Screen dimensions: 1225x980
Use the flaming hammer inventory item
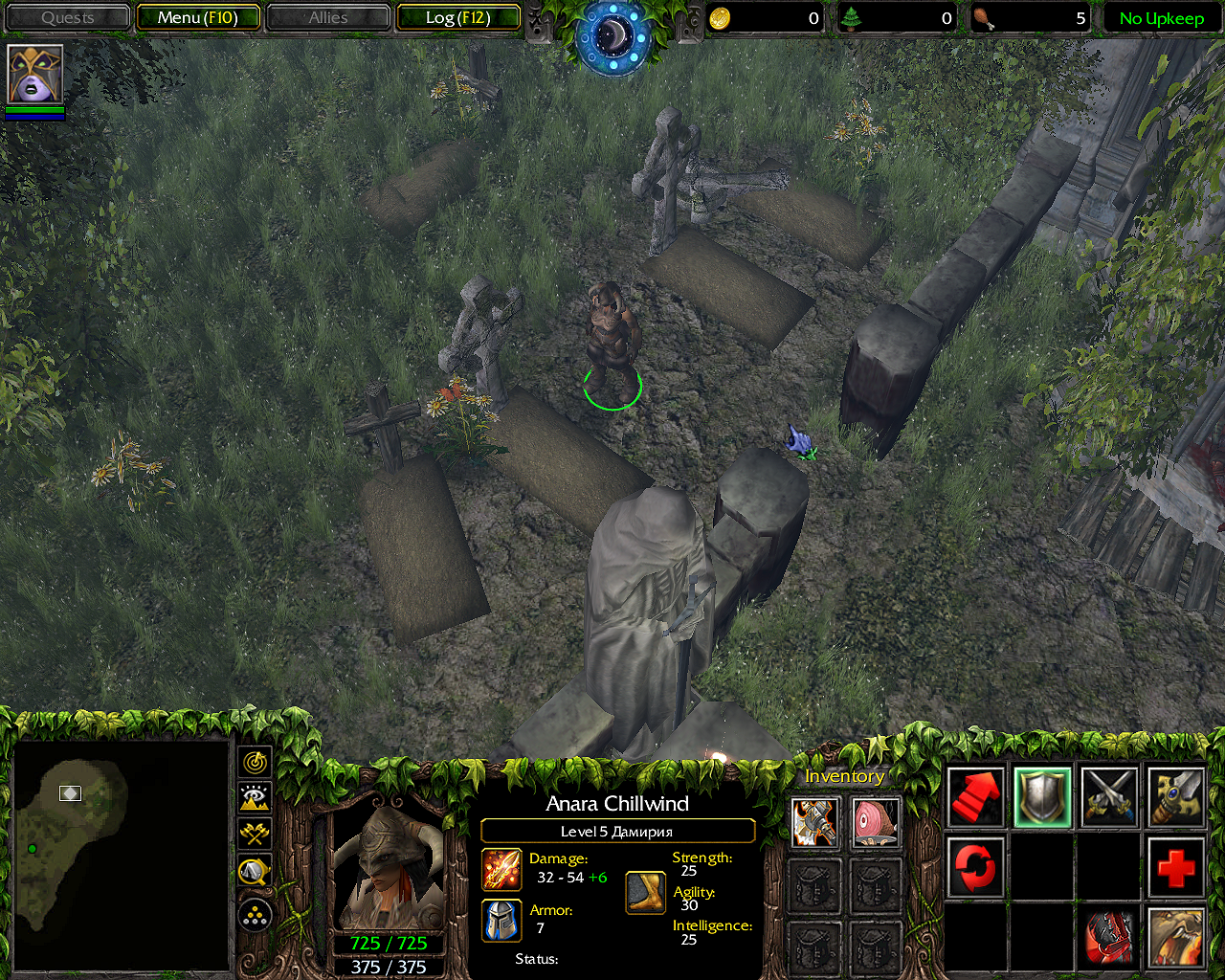tap(815, 822)
